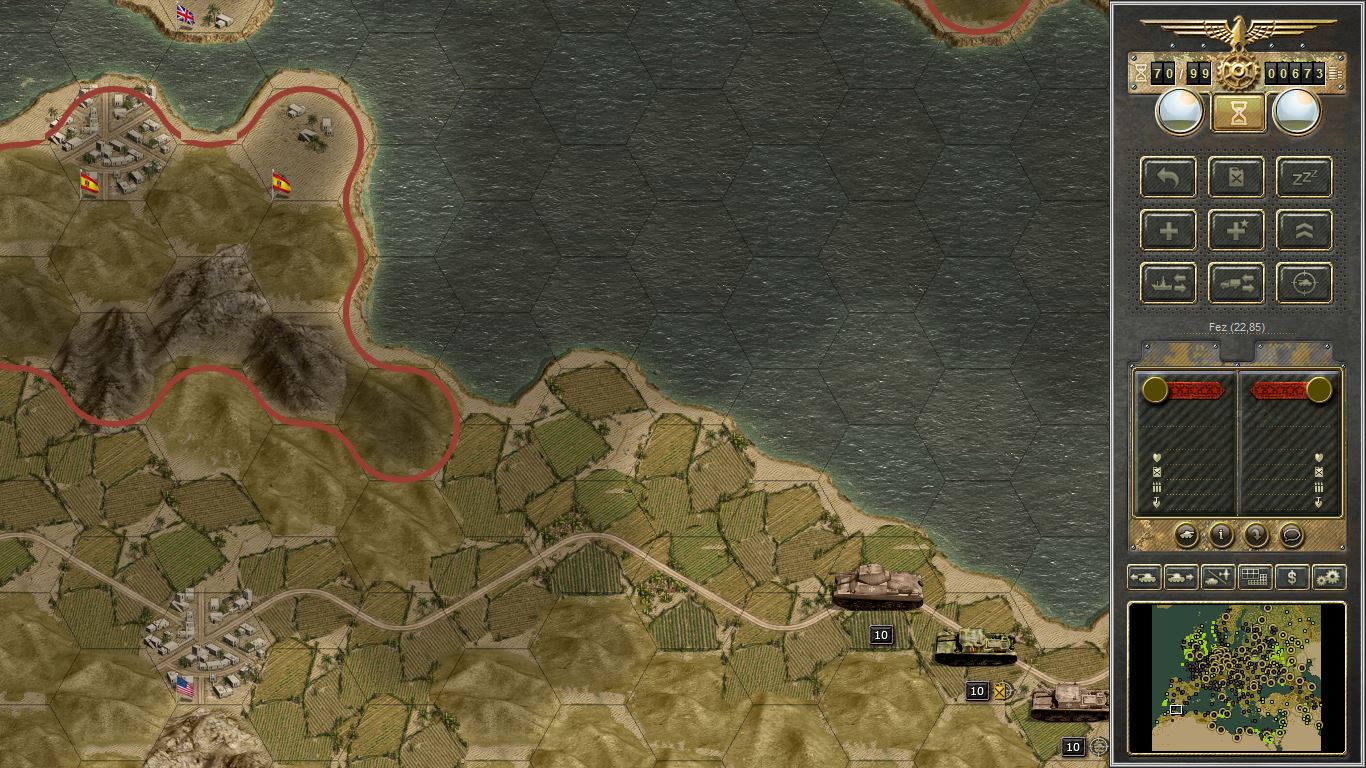Resupply the unit with the fuel-can icon
This screenshot has height=768, width=1366.
click(x=1236, y=177)
